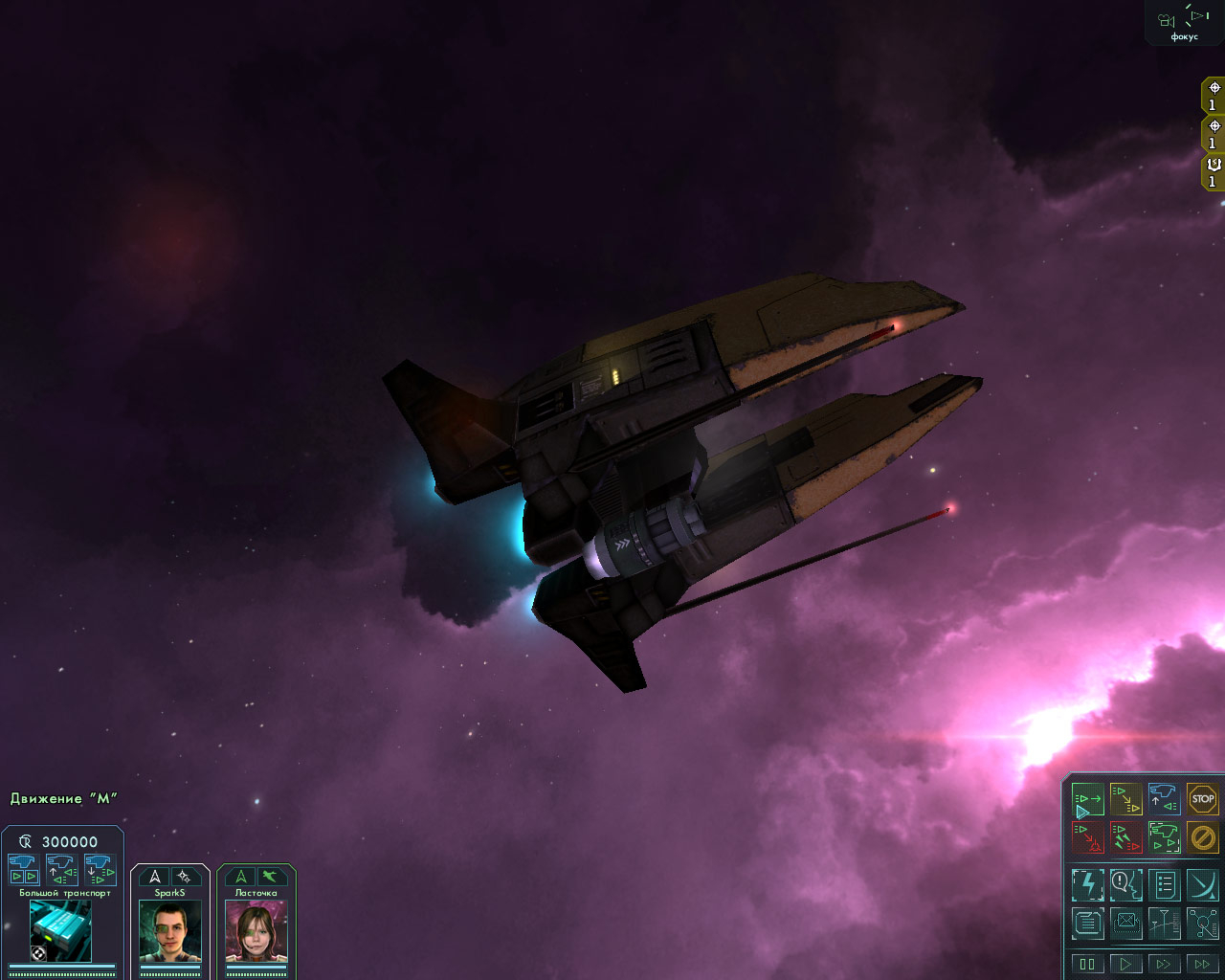Image resolution: width=1225 pixels, height=980 pixels.
Task: Click the yellow STOP order button
Action: tap(1202, 799)
